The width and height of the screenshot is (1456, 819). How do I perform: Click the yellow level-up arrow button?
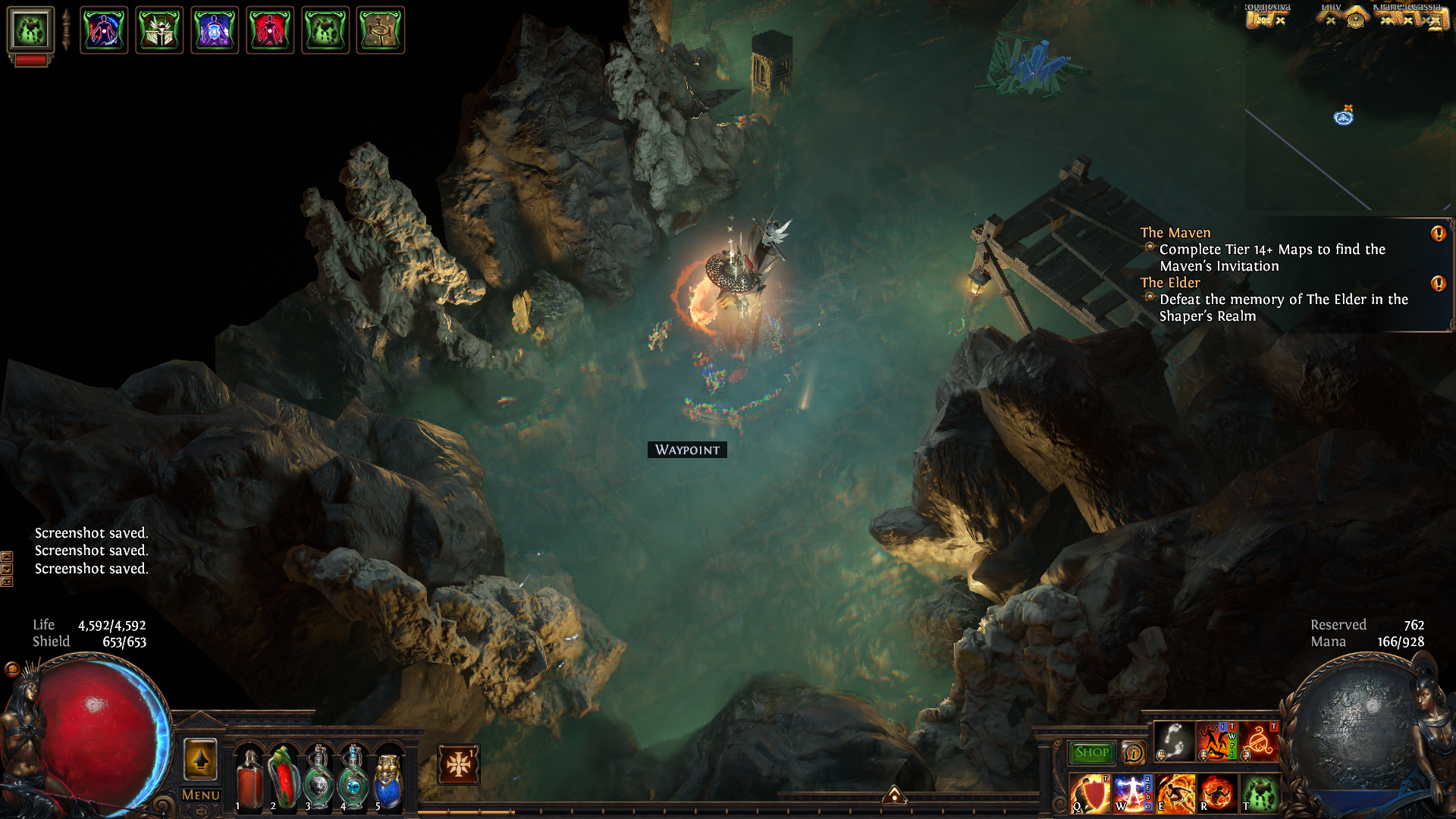(200, 759)
